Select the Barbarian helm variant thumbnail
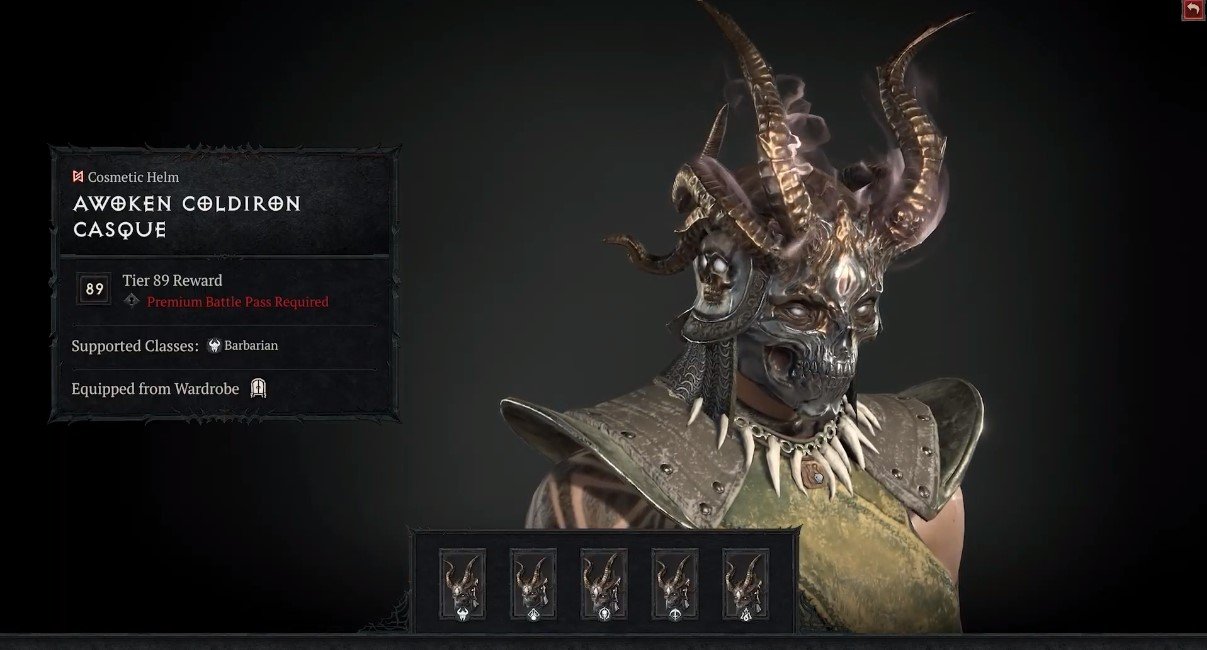This screenshot has height=650, width=1207. pyautogui.click(x=462, y=584)
